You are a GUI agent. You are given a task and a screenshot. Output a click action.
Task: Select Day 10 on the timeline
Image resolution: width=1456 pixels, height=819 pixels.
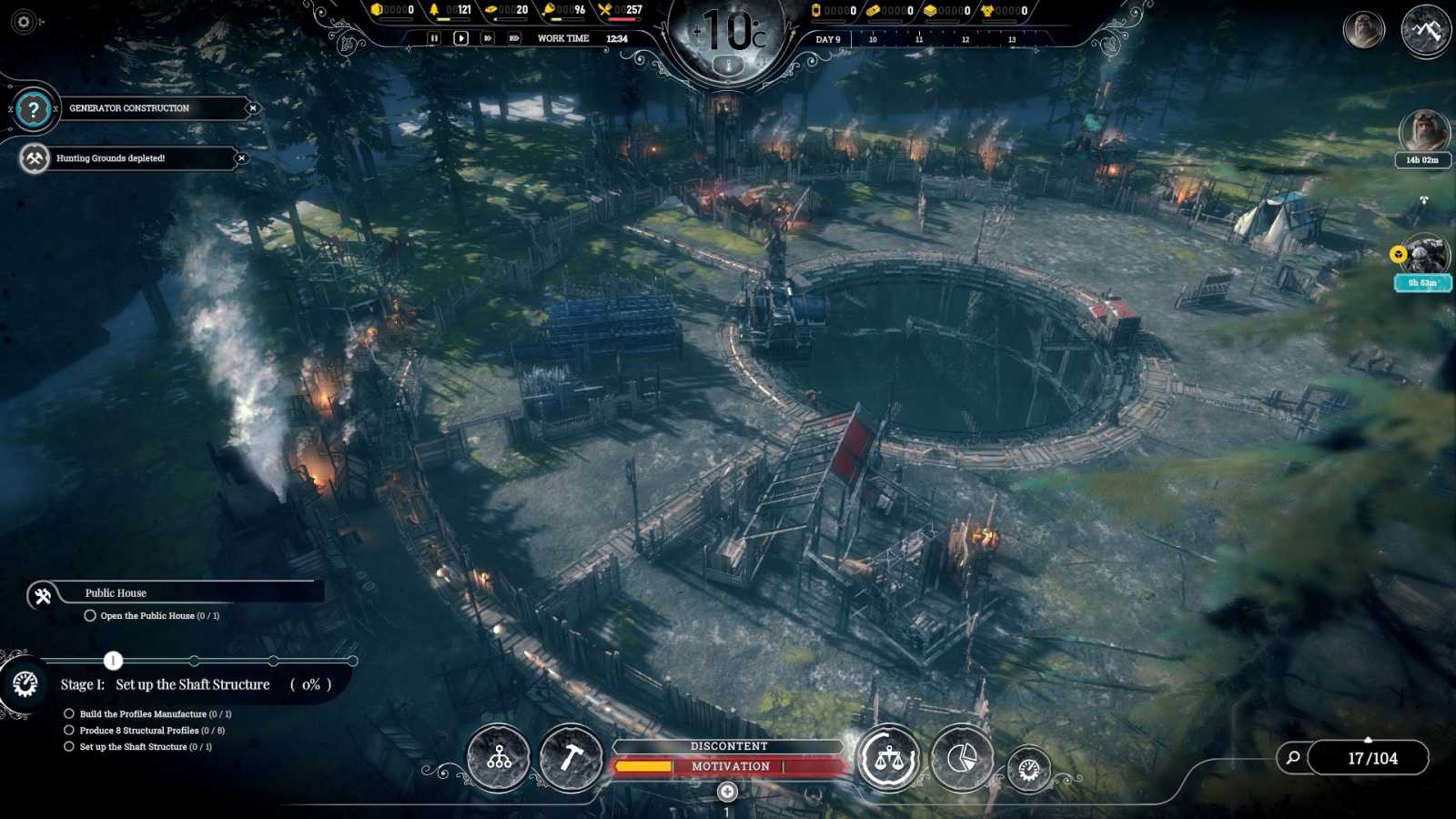874,38
